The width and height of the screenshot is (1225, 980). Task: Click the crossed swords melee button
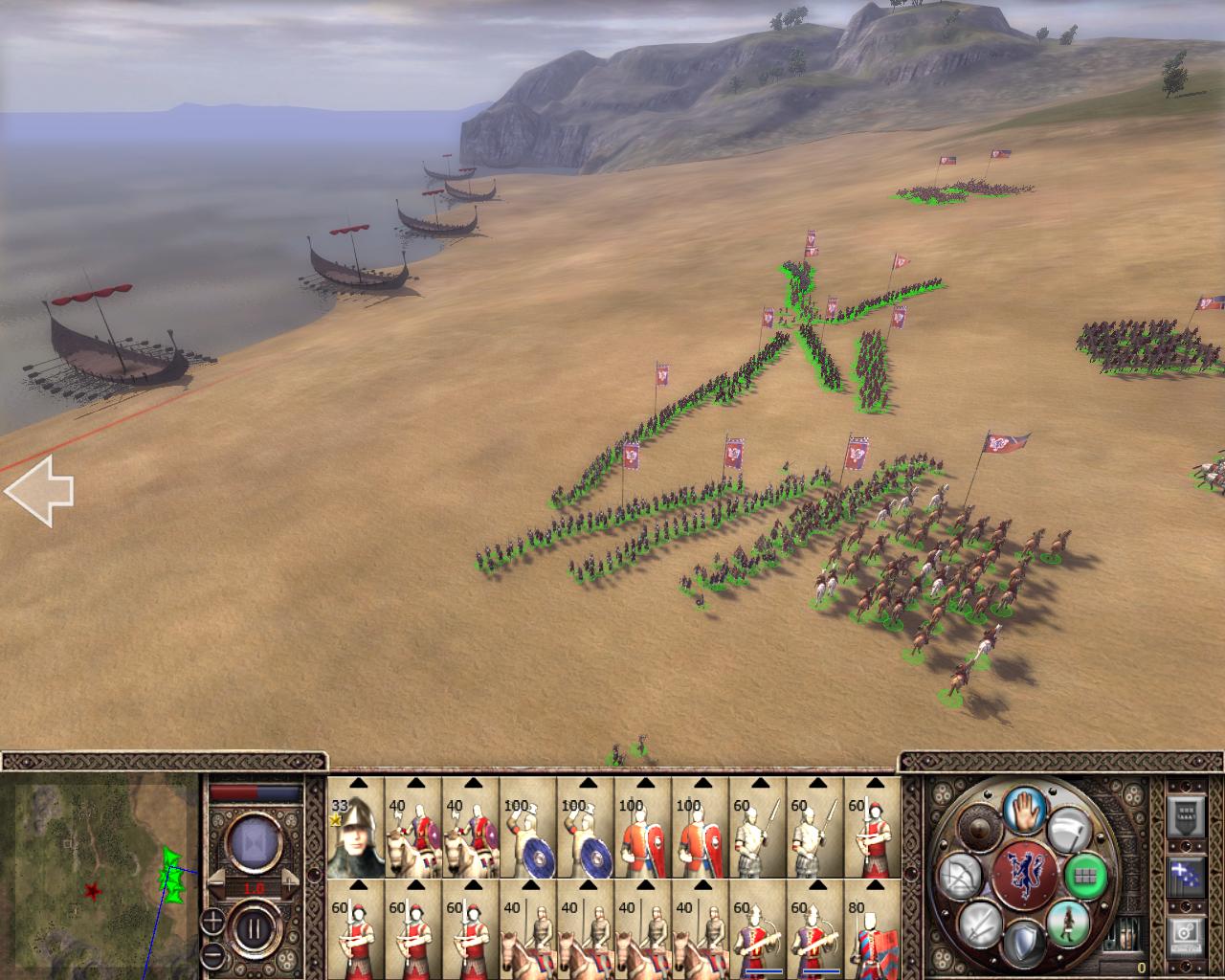979,925
